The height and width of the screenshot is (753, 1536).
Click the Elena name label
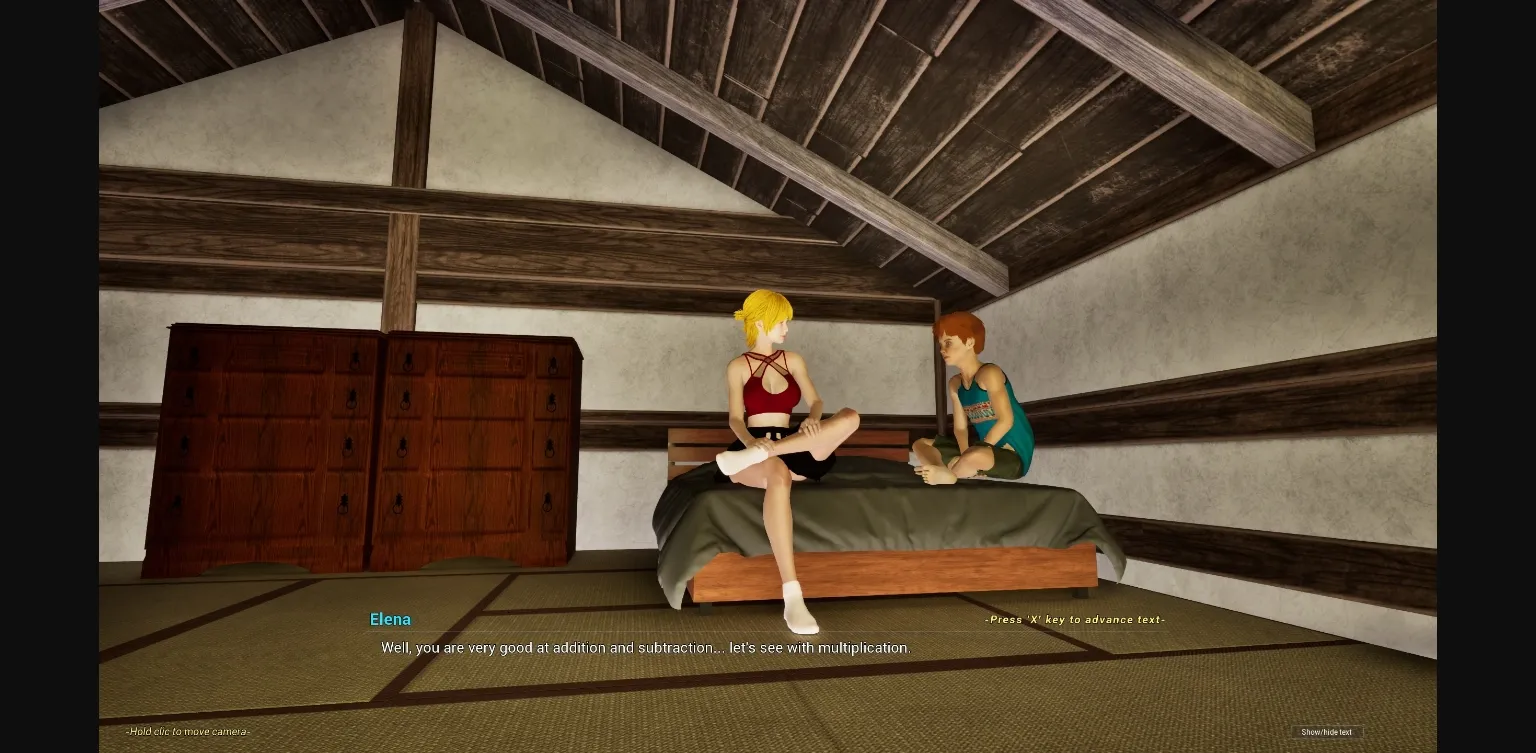[390, 619]
